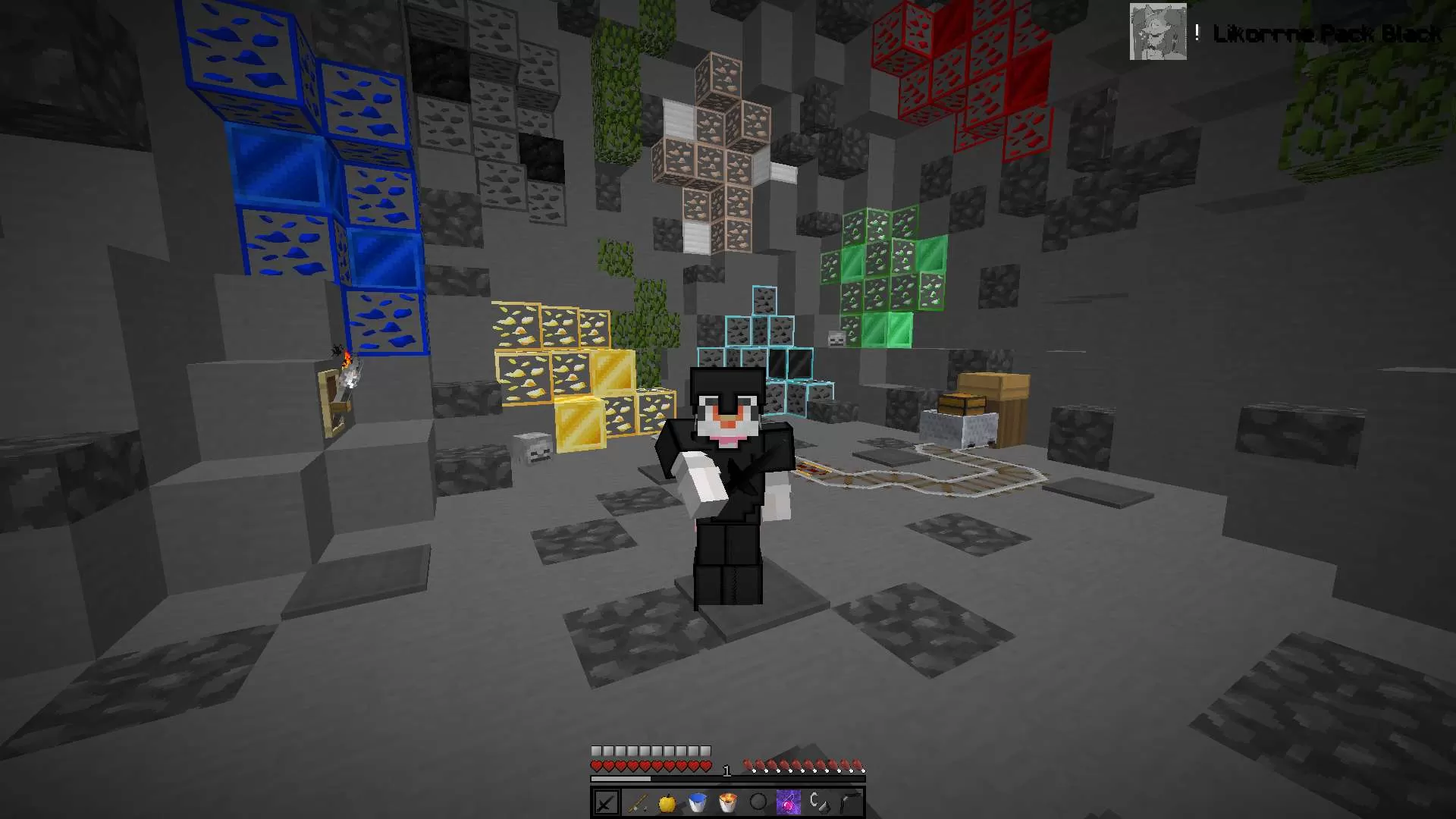Click the leftmost armor piece above the hearts
The height and width of the screenshot is (819, 1456).
(598, 749)
